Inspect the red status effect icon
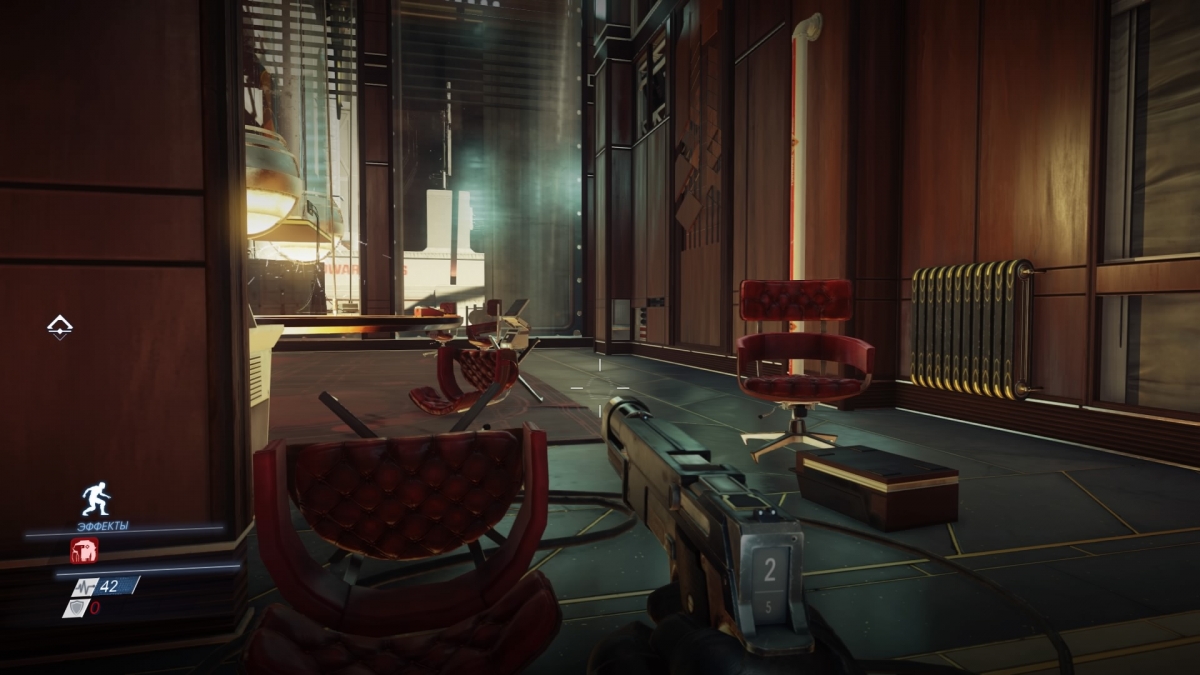Screen dimensions: 1200x675 pyautogui.click(x=84, y=550)
